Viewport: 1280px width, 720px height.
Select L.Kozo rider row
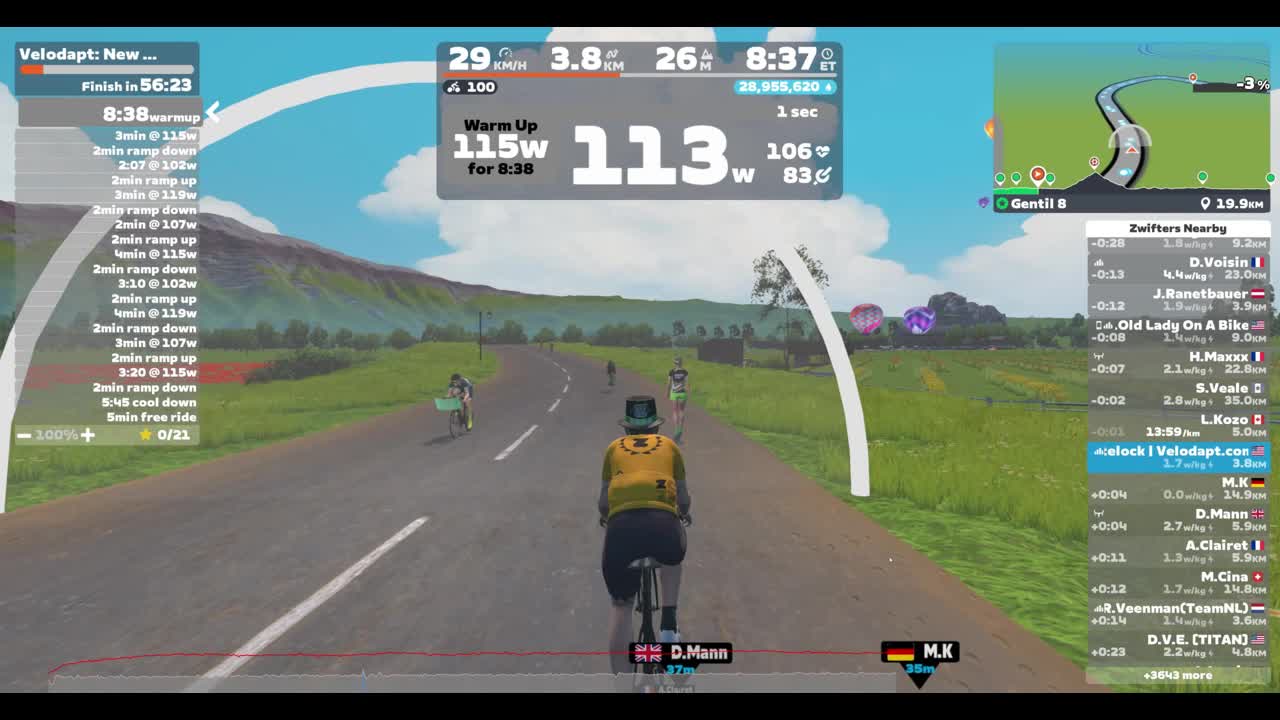click(x=1178, y=425)
